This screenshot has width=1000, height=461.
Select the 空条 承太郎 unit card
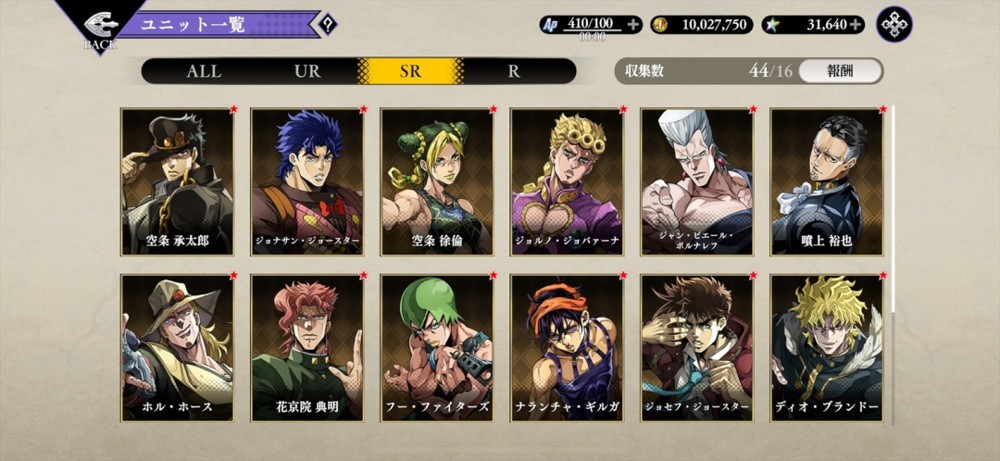pyautogui.click(x=178, y=182)
